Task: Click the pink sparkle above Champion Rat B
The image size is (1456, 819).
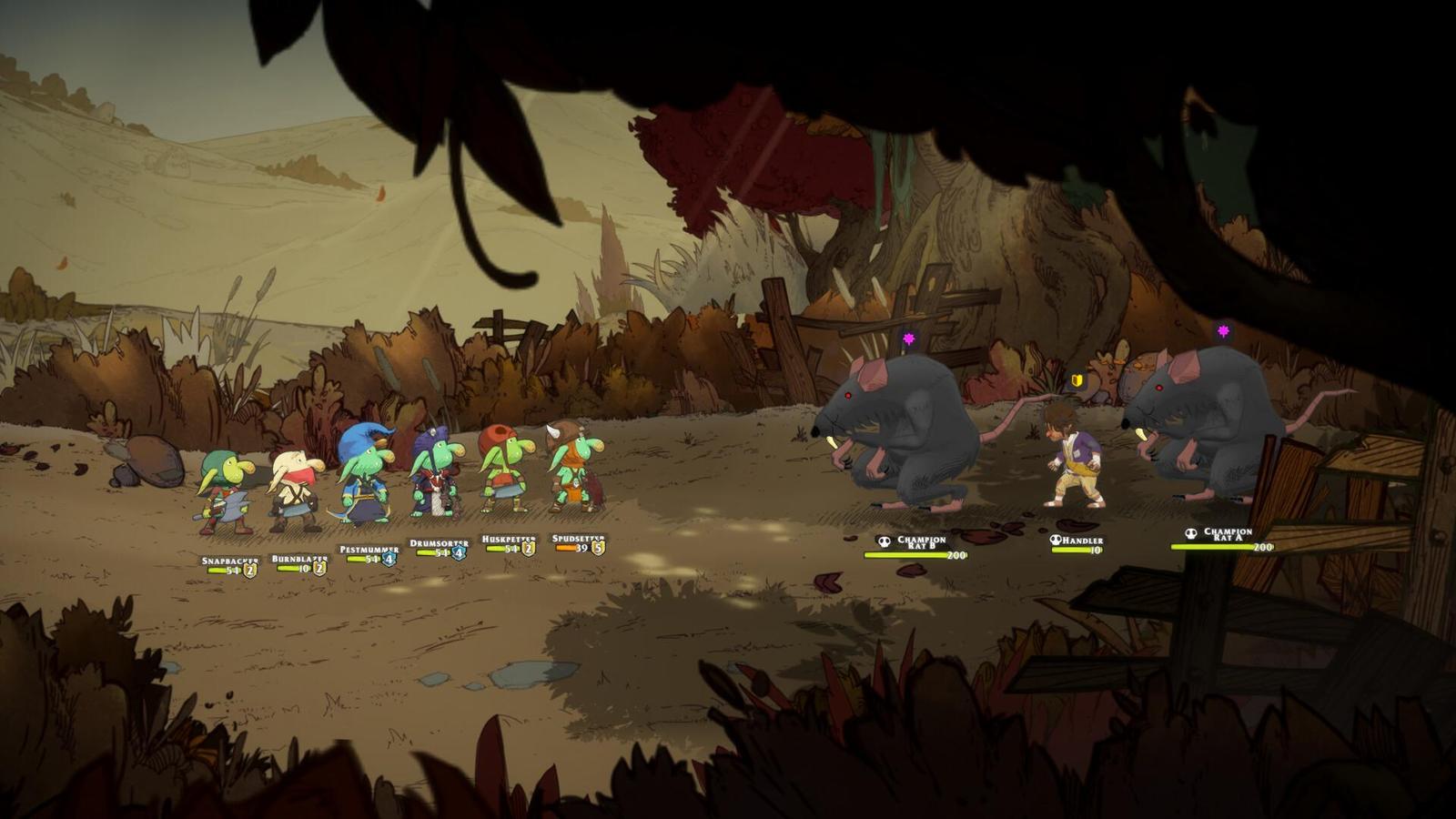Action: coord(908,338)
